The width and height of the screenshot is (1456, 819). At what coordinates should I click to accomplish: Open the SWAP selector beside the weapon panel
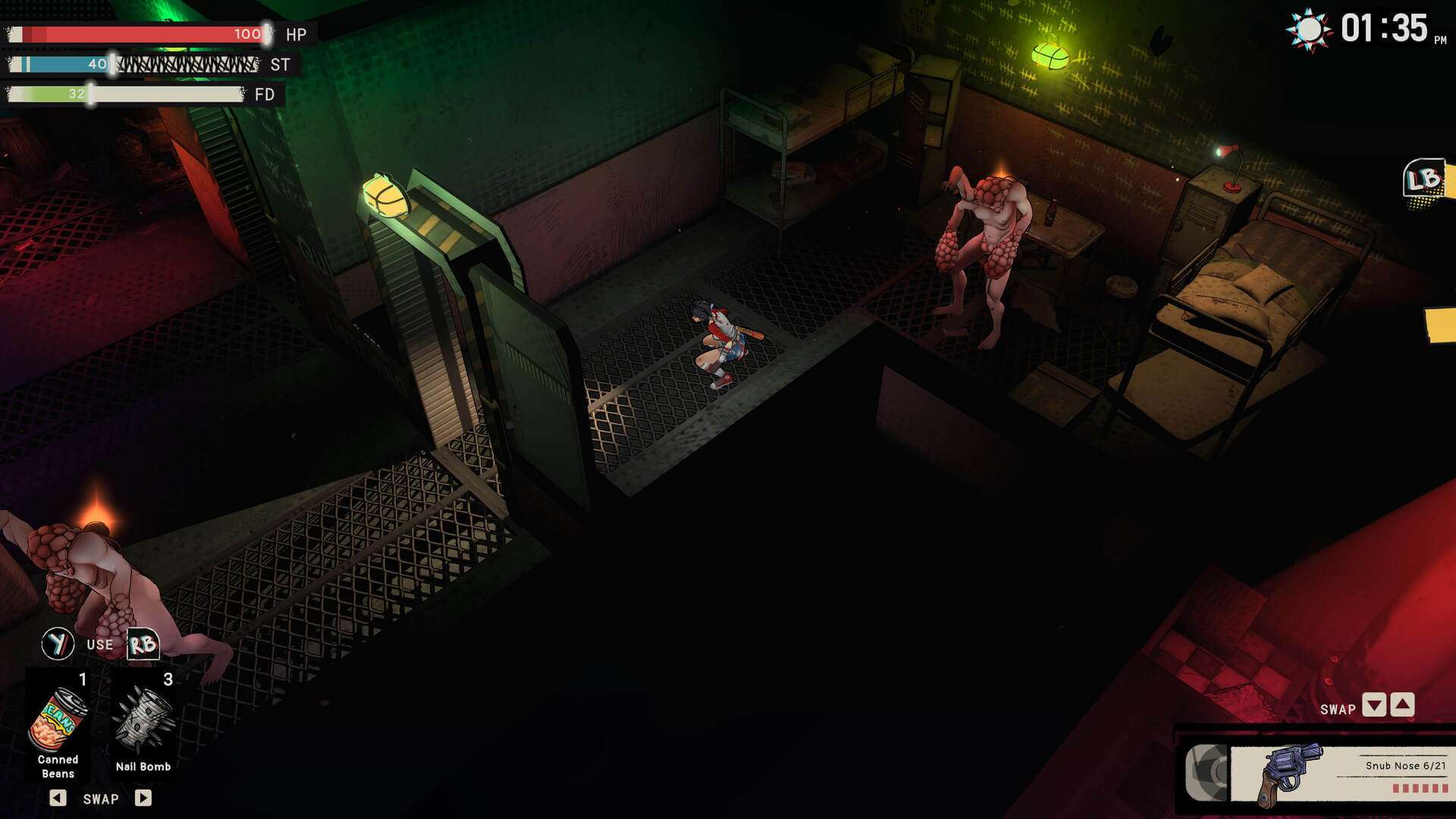pos(1340,708)
